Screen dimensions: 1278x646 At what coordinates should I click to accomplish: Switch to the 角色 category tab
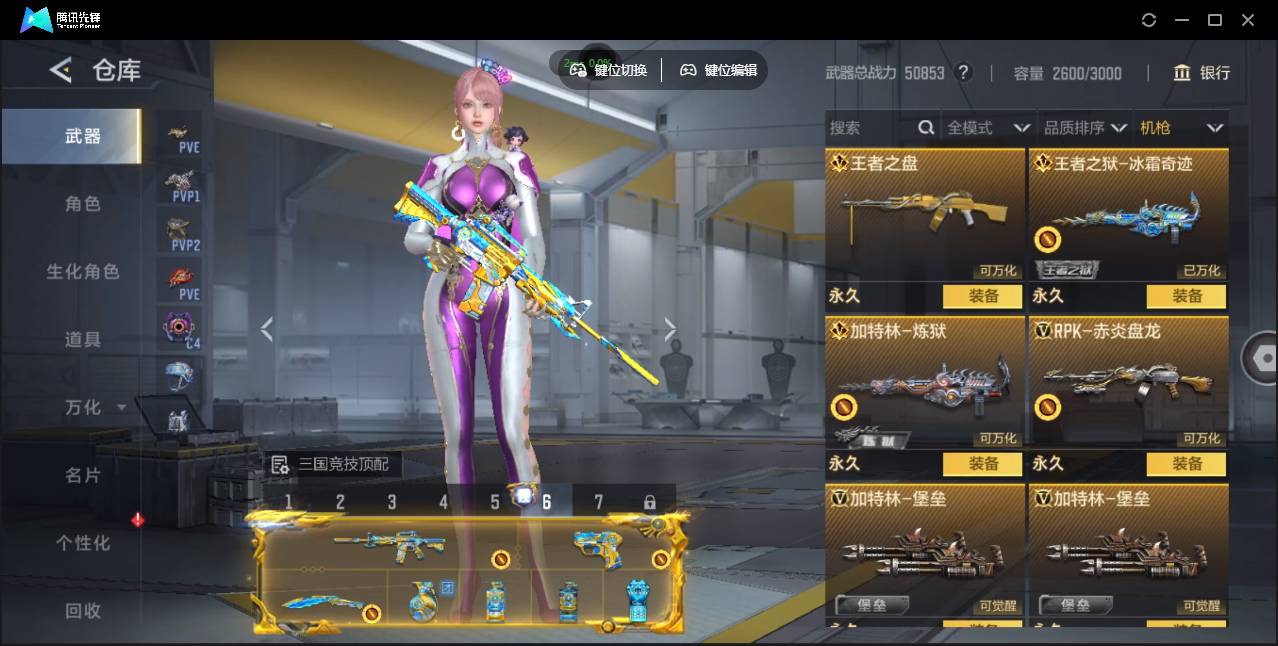[83, 204]
